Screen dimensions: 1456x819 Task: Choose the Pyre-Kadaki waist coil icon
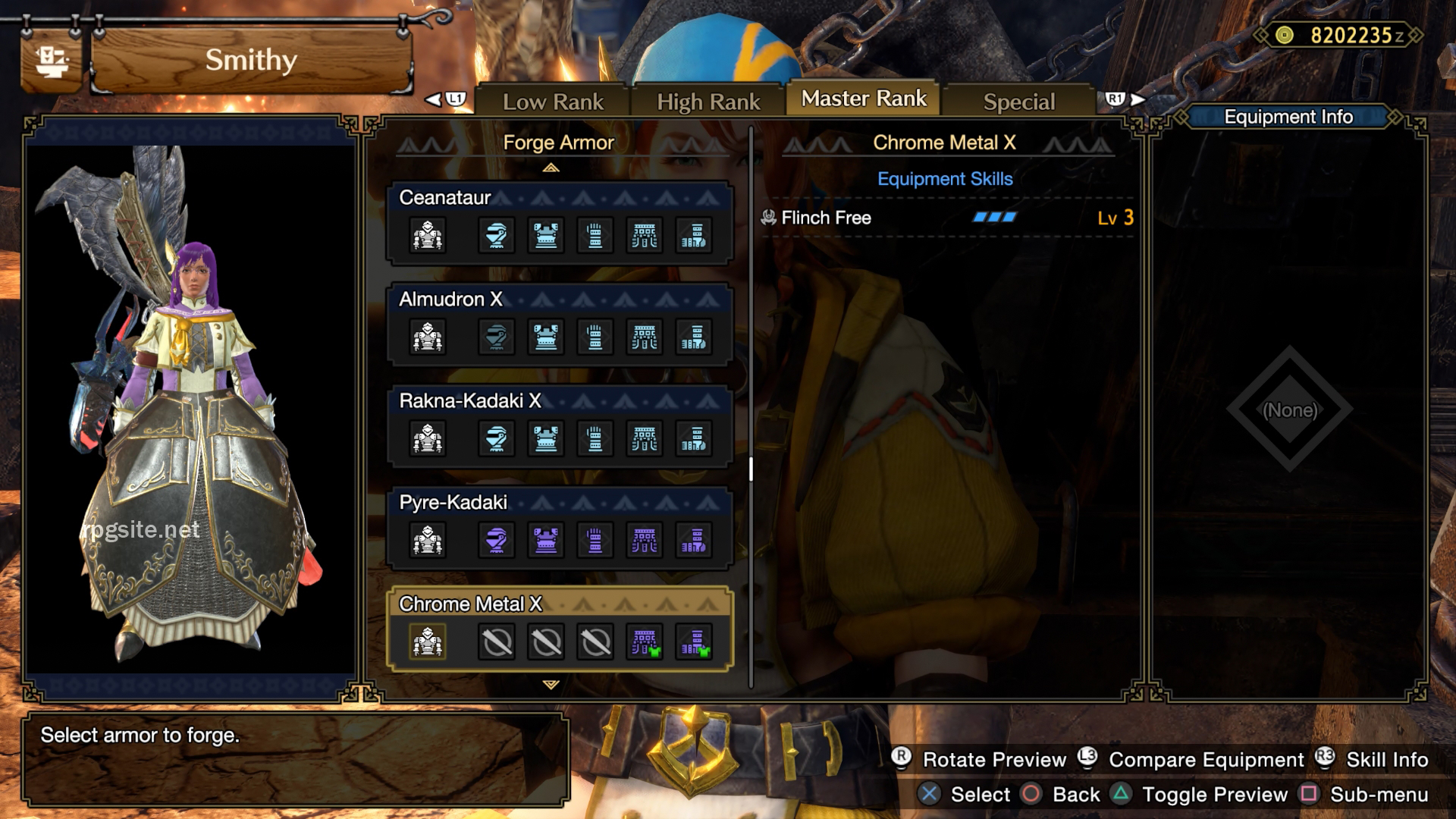click(x=644, y=540)
